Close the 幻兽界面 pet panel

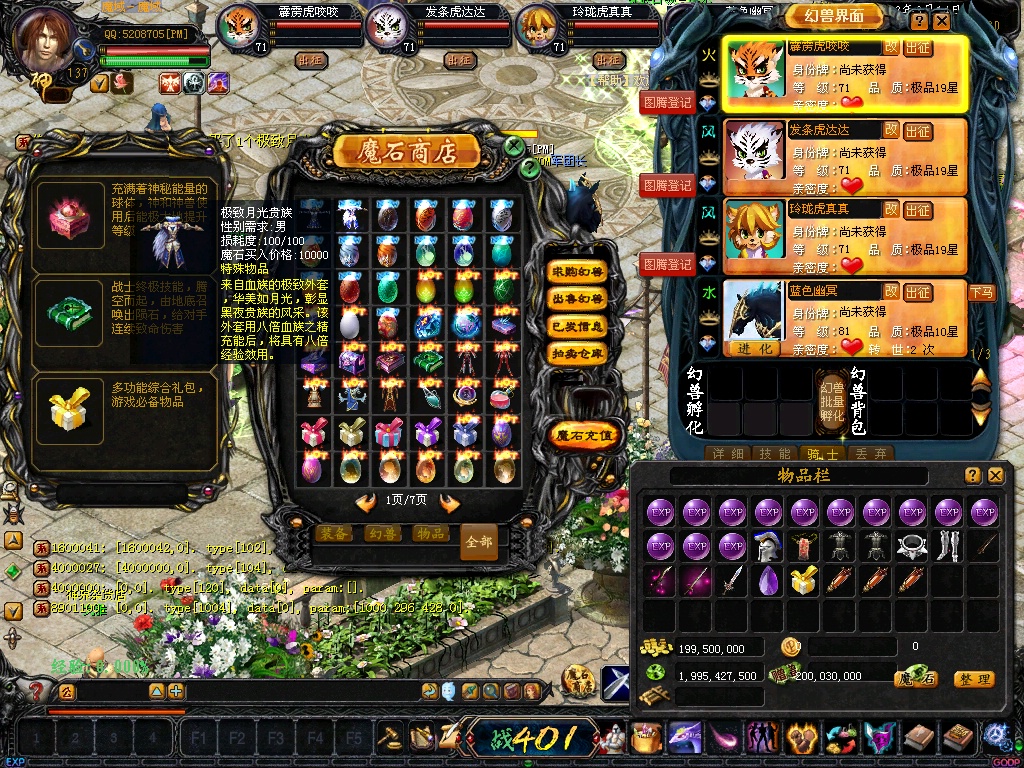click(x=943, y=21)
